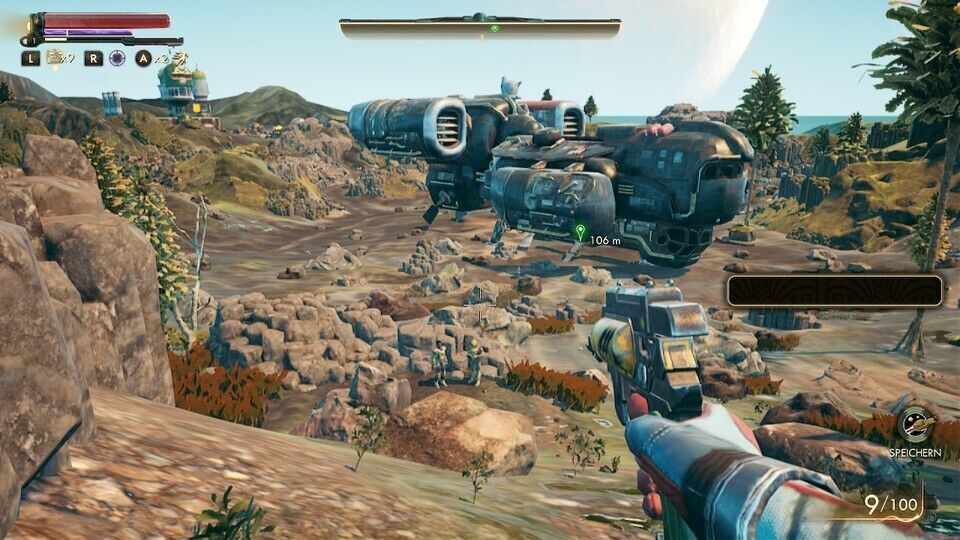Click the dark ornate notification panel

click(834, 290)
